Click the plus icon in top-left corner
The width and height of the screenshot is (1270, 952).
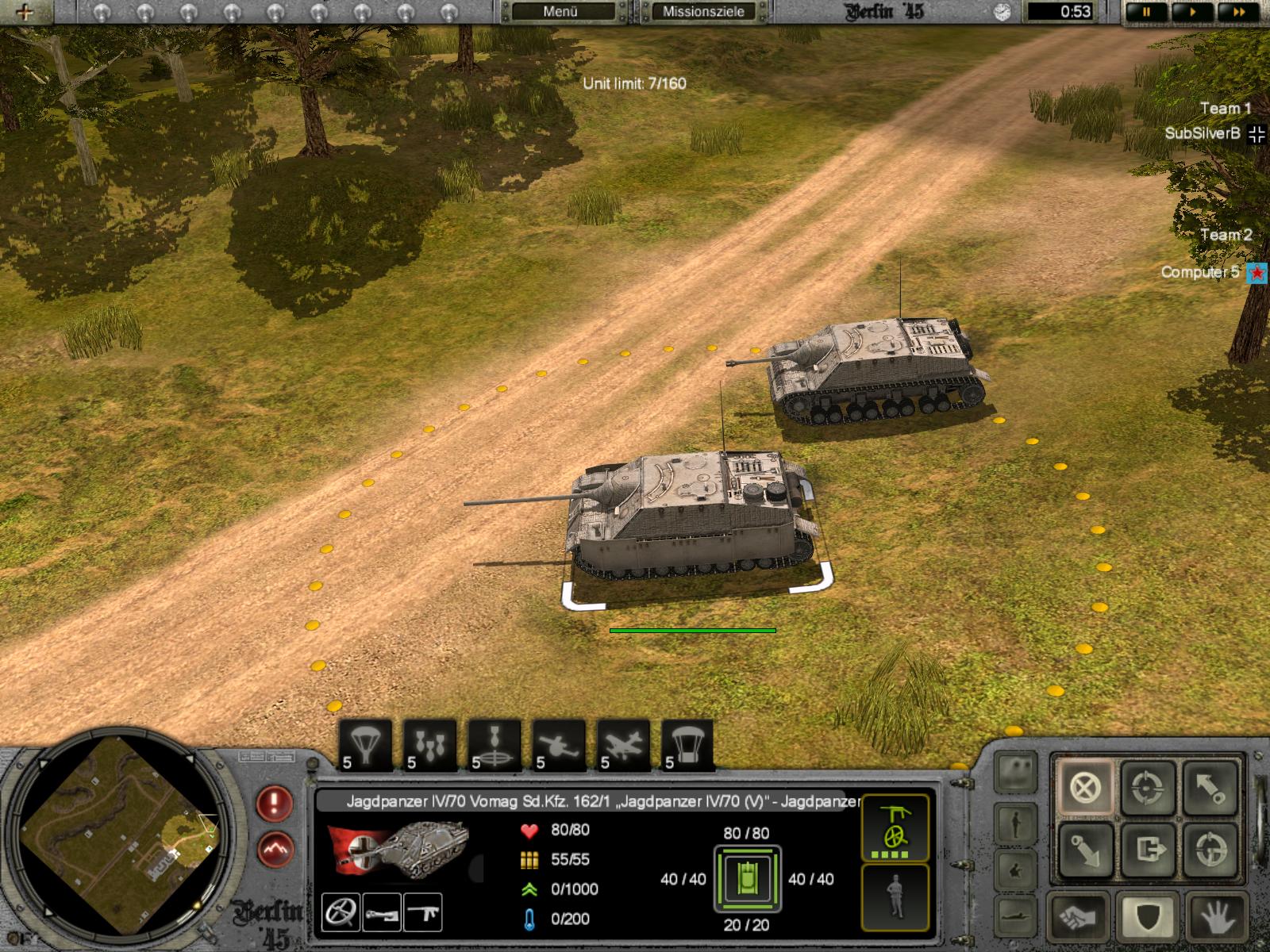(24, 12)
